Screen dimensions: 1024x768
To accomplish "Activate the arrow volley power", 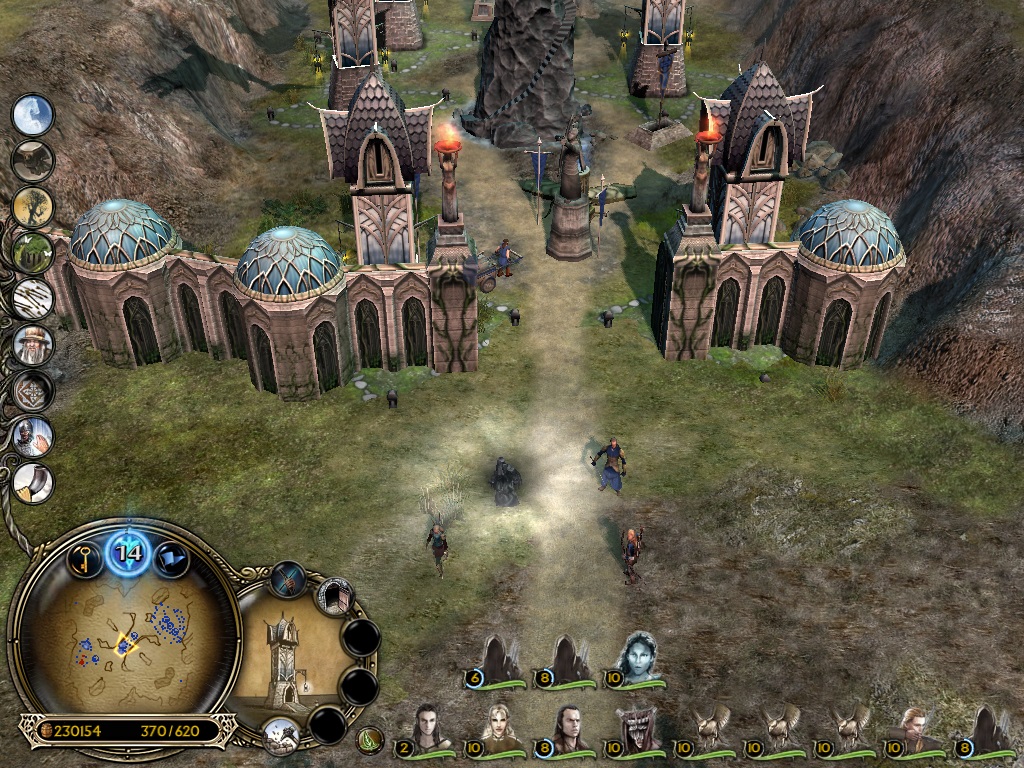I will [32, 298].
